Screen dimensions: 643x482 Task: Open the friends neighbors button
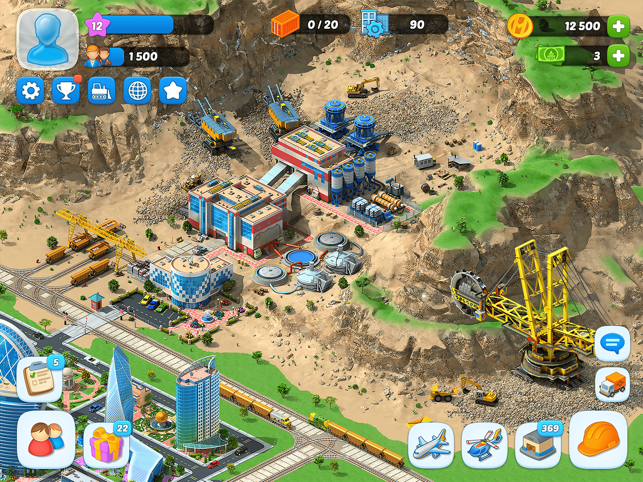click(45, 440)
